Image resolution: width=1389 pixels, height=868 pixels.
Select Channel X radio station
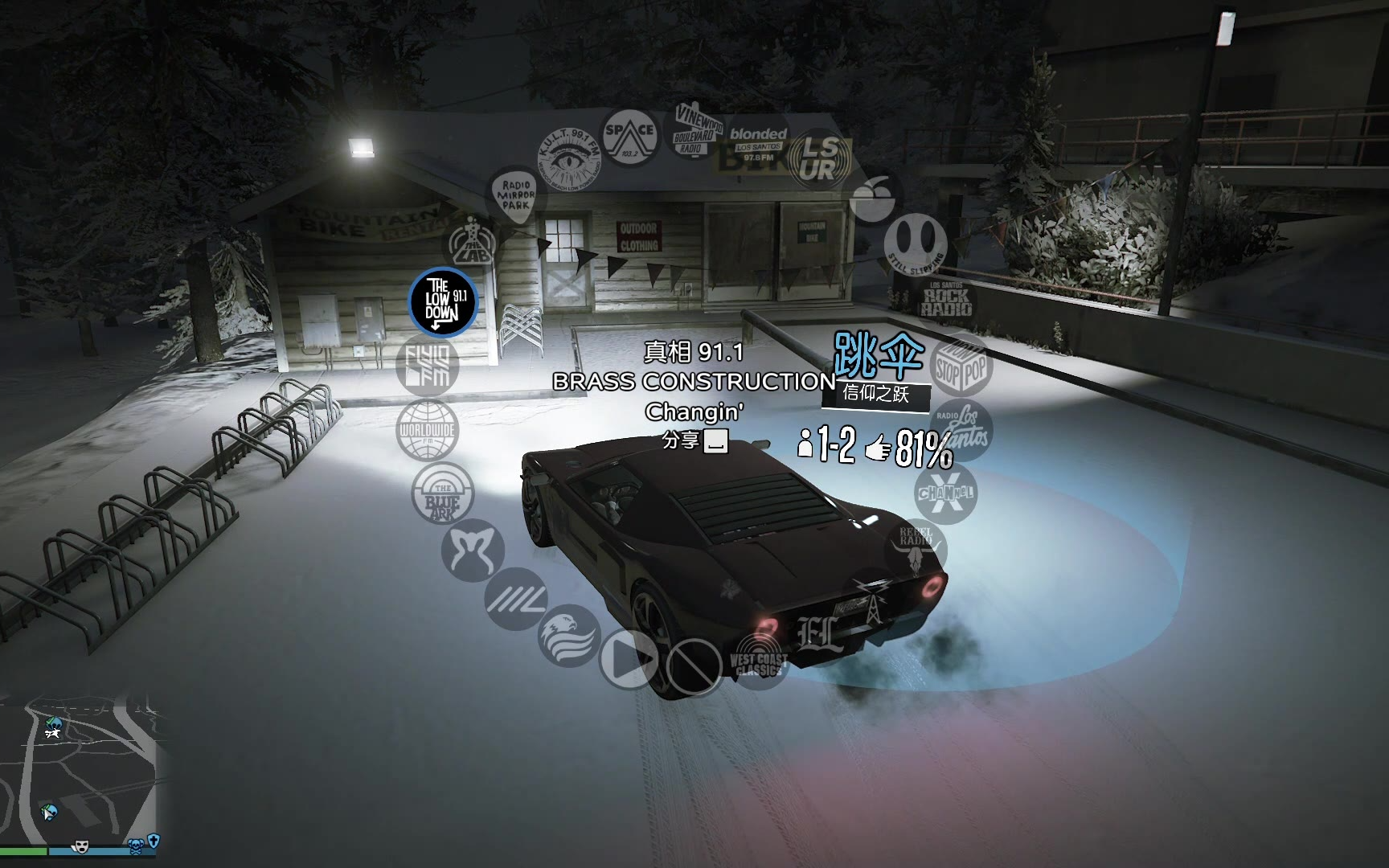[945, 492]
